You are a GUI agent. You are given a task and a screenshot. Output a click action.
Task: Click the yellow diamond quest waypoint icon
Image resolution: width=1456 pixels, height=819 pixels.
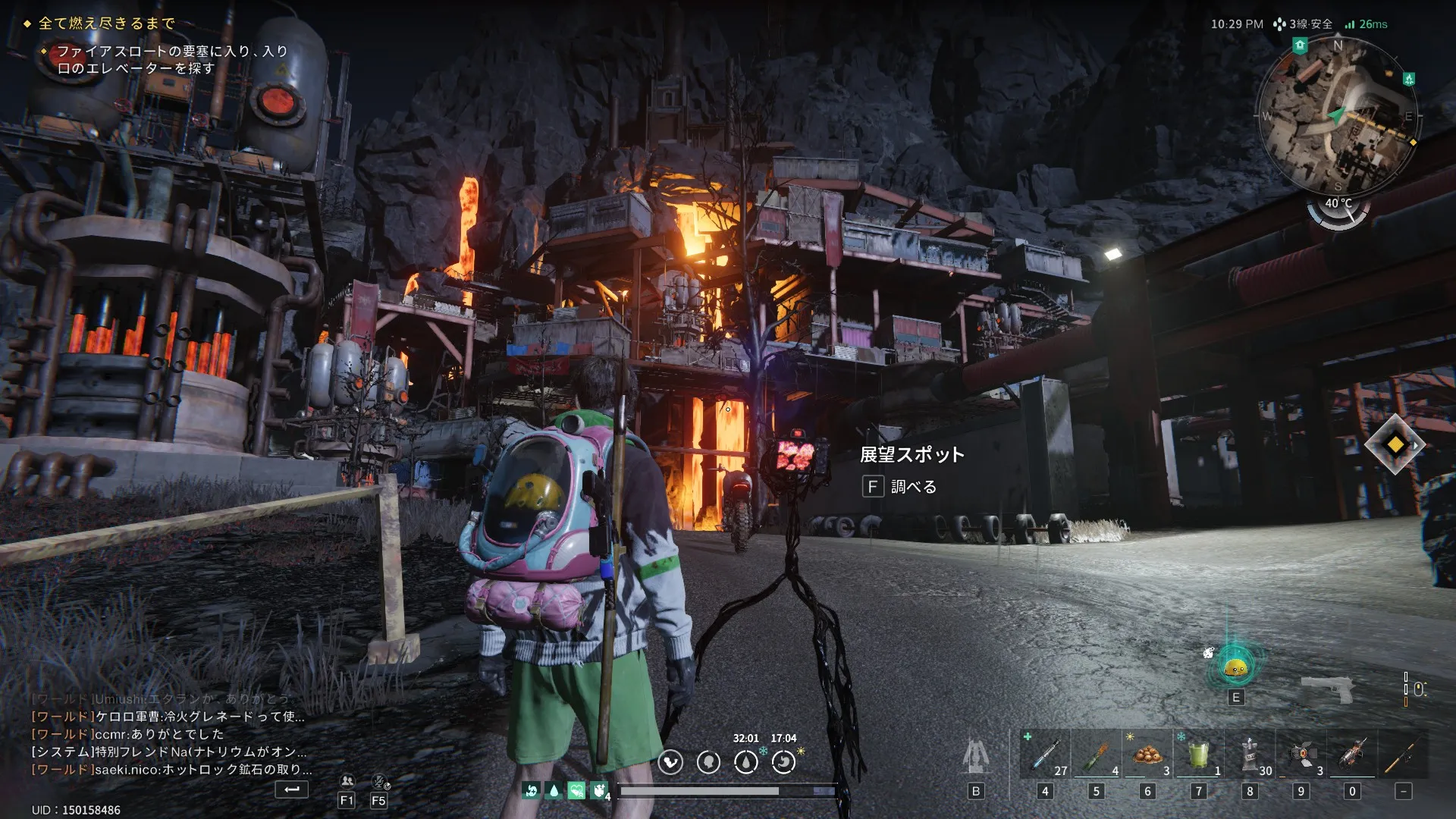click(1395, 445)
